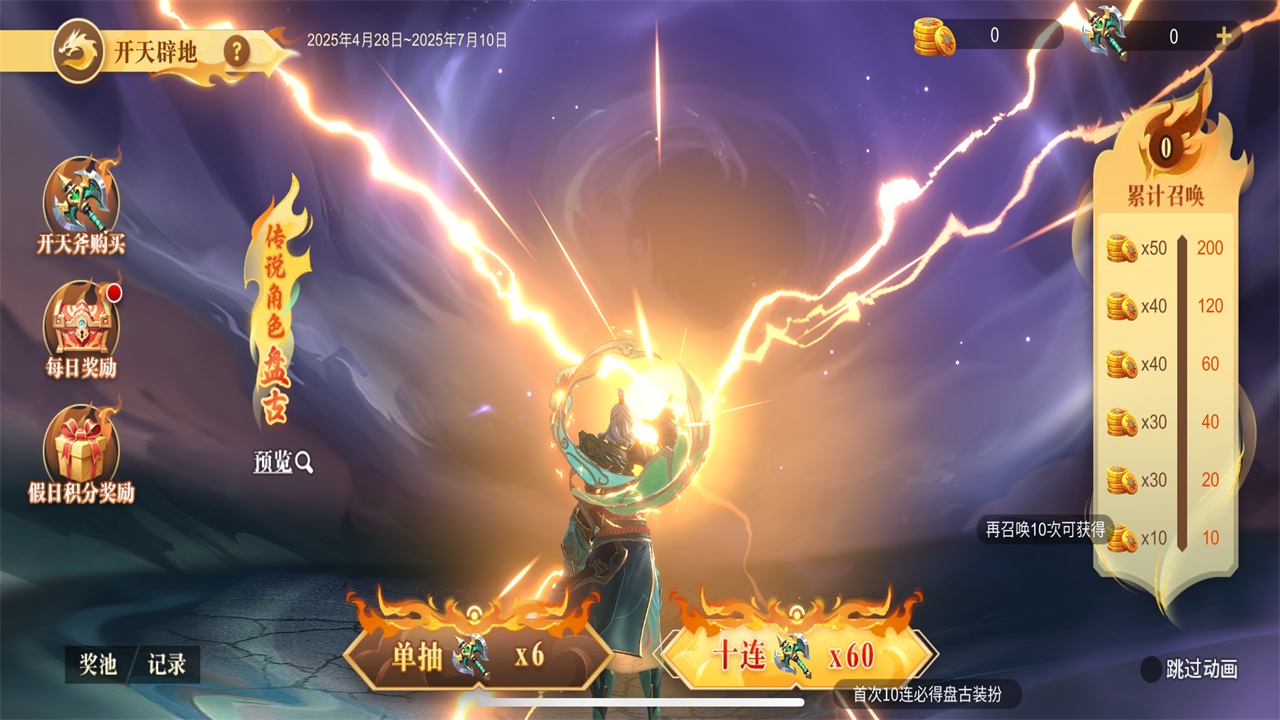
Task: Tap the dragon emblem beside 开天辟地
Action: (x=77, y=50)
